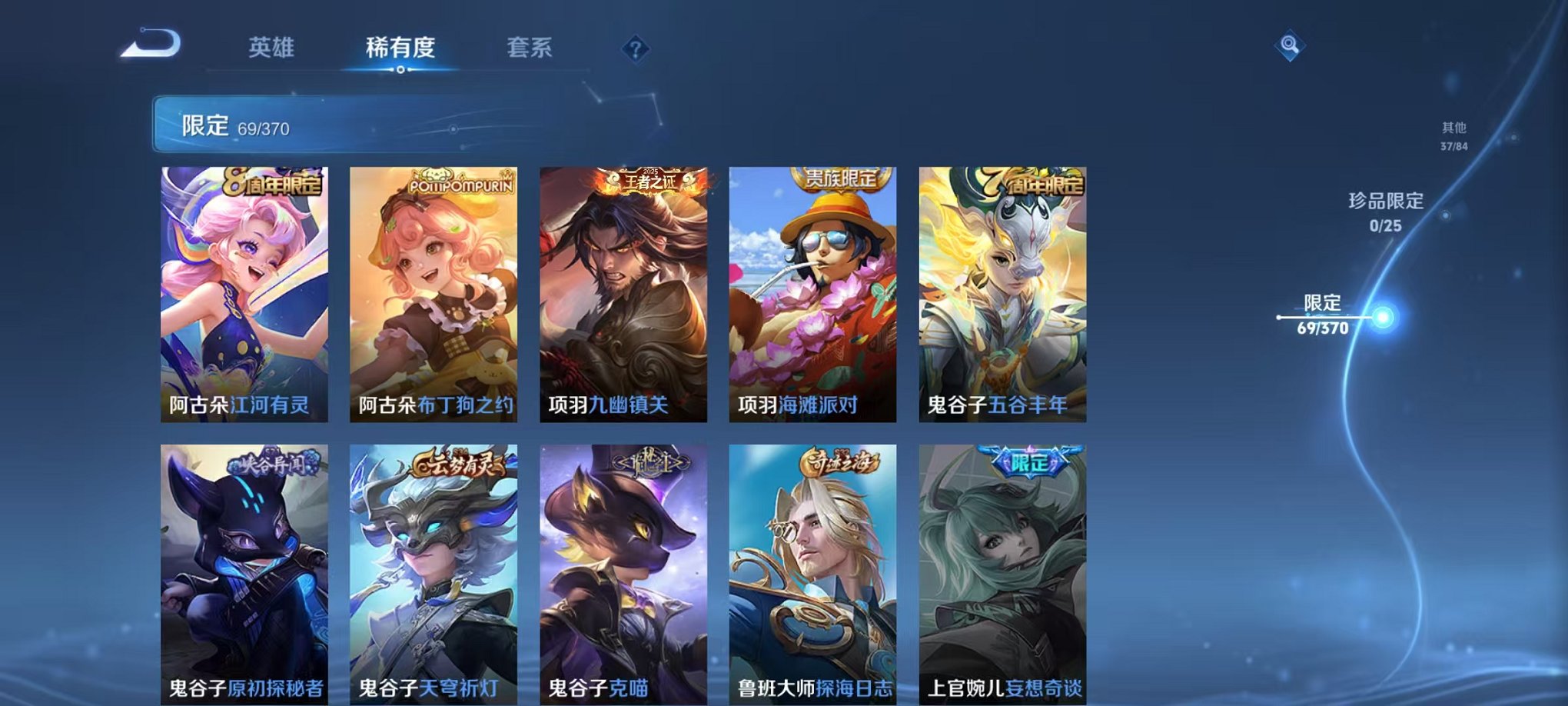Select the 稀有度 tab
This screenshot has height=706, width=1568.
[400, 48]
